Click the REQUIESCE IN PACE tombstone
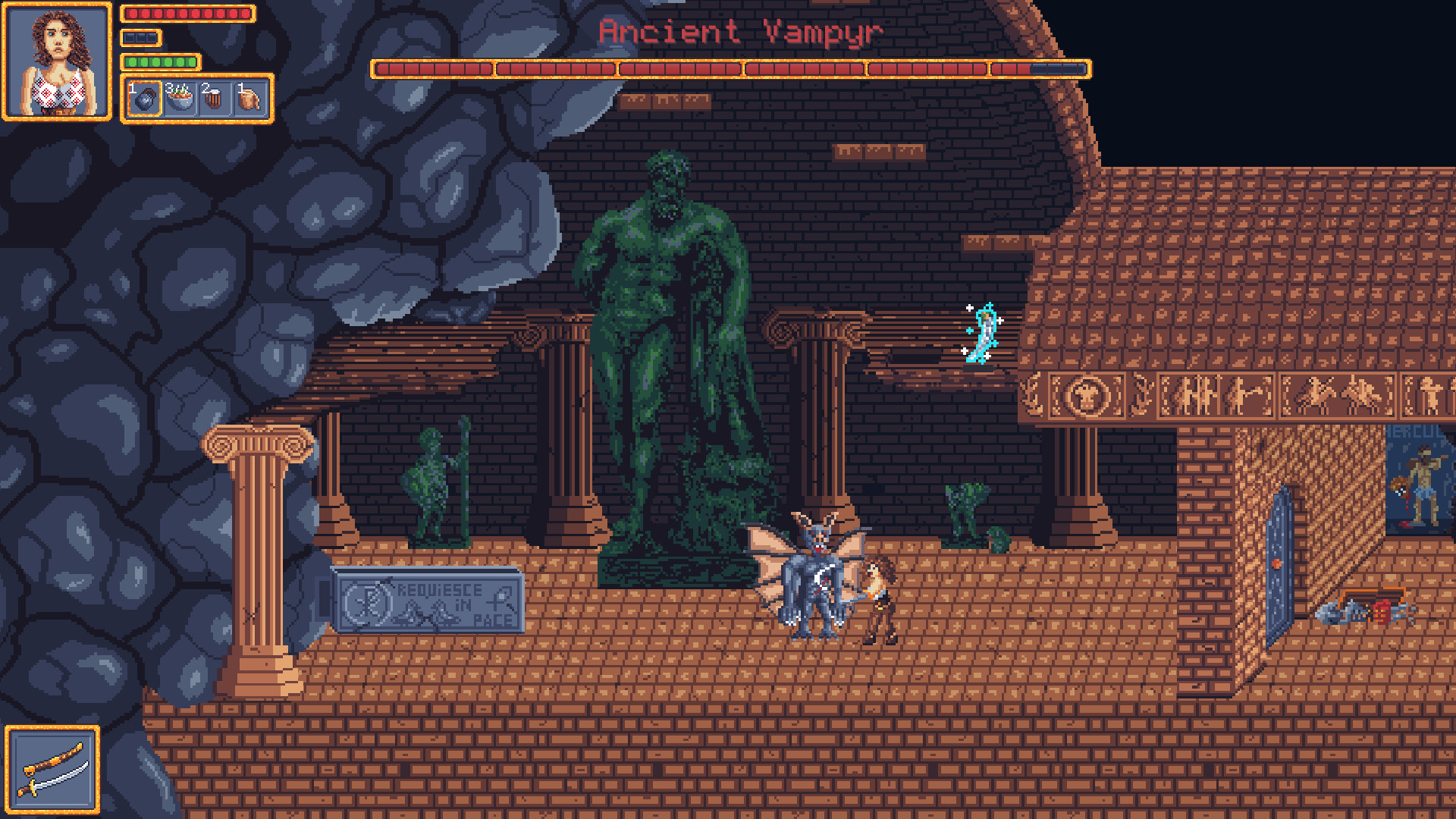 (428, 601)
